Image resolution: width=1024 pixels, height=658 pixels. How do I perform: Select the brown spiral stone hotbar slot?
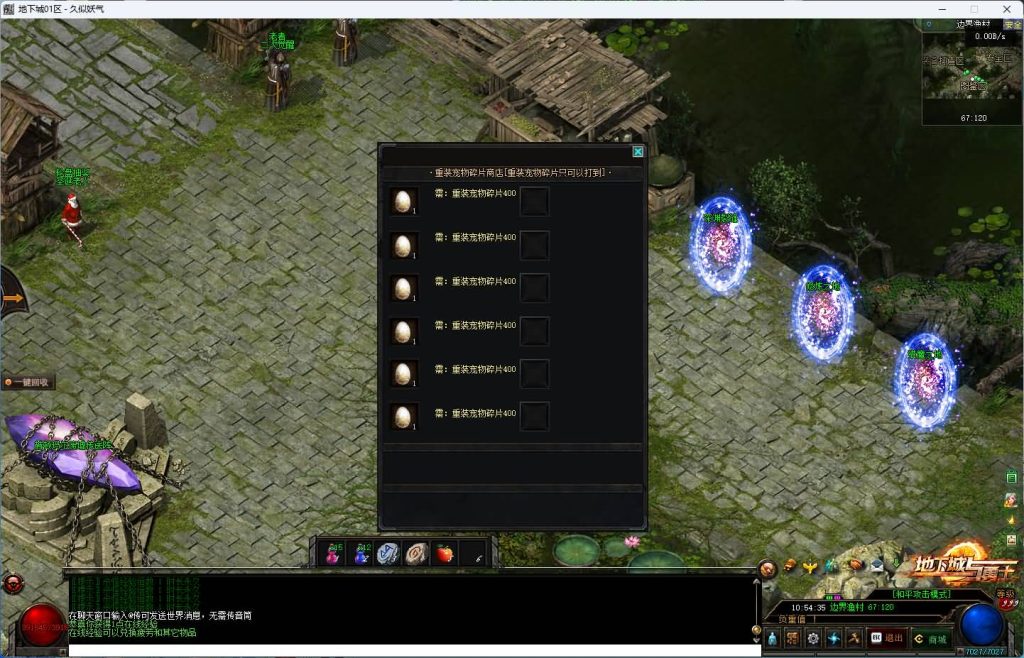coord(416,554)
